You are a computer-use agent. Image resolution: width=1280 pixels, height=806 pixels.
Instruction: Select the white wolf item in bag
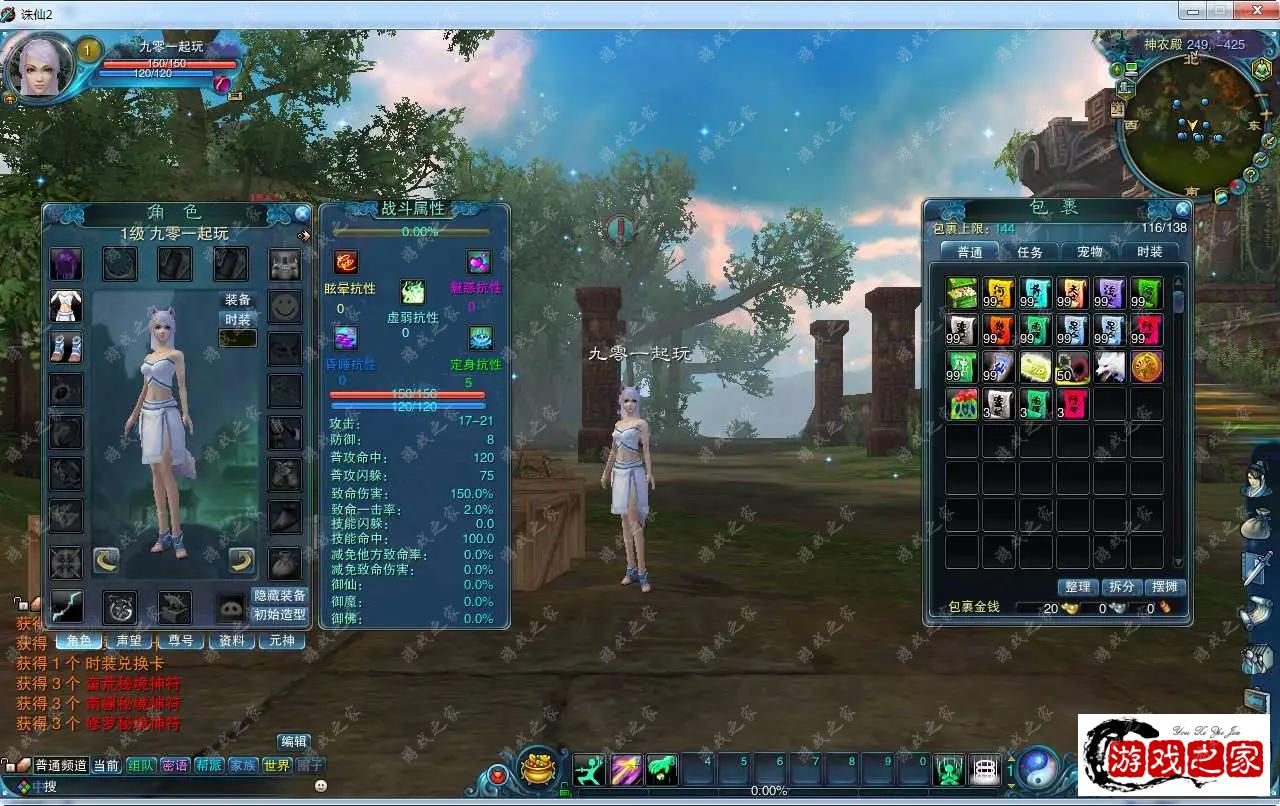(1110, 367)
